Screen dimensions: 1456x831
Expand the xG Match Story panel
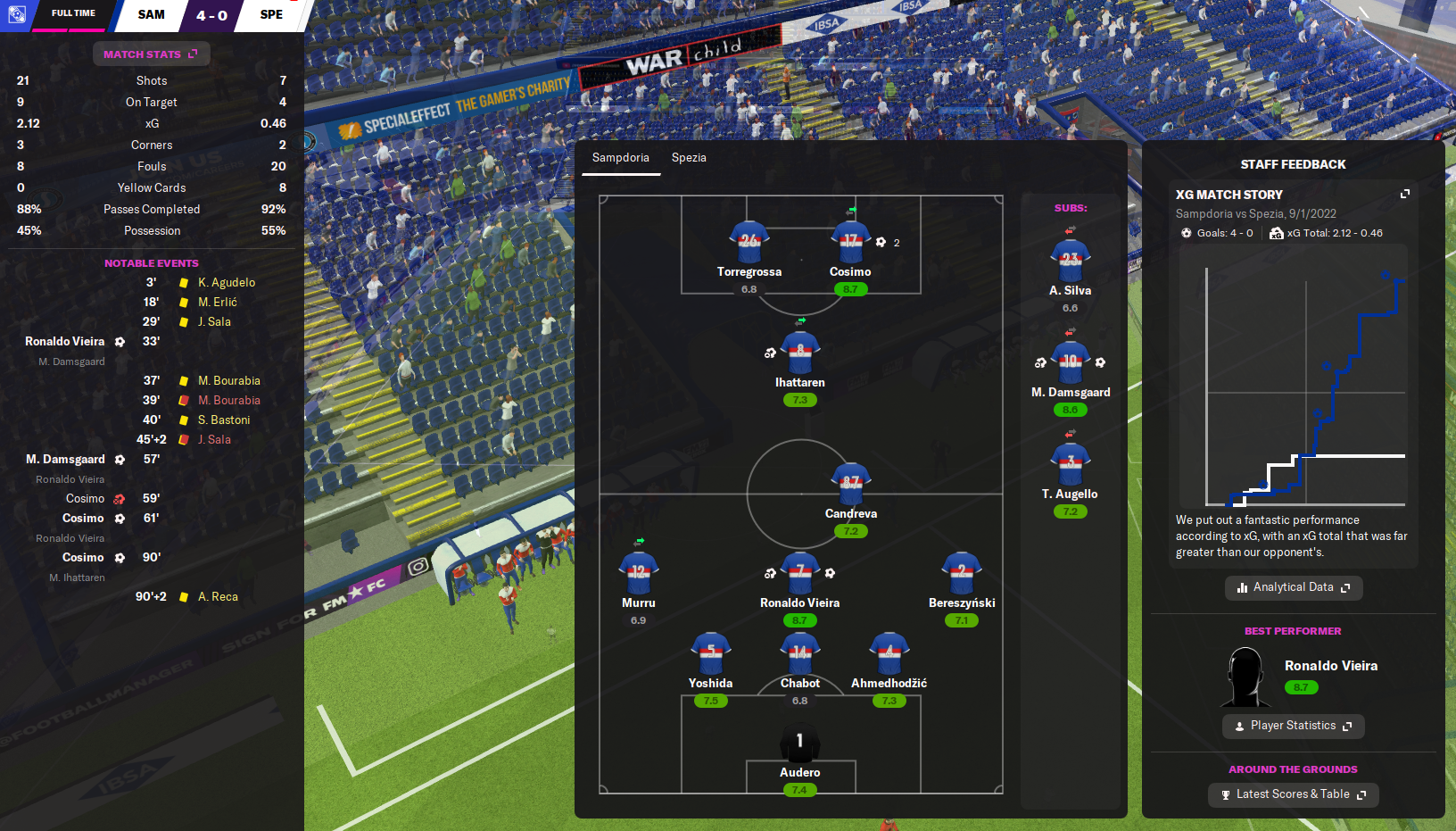1405,194
